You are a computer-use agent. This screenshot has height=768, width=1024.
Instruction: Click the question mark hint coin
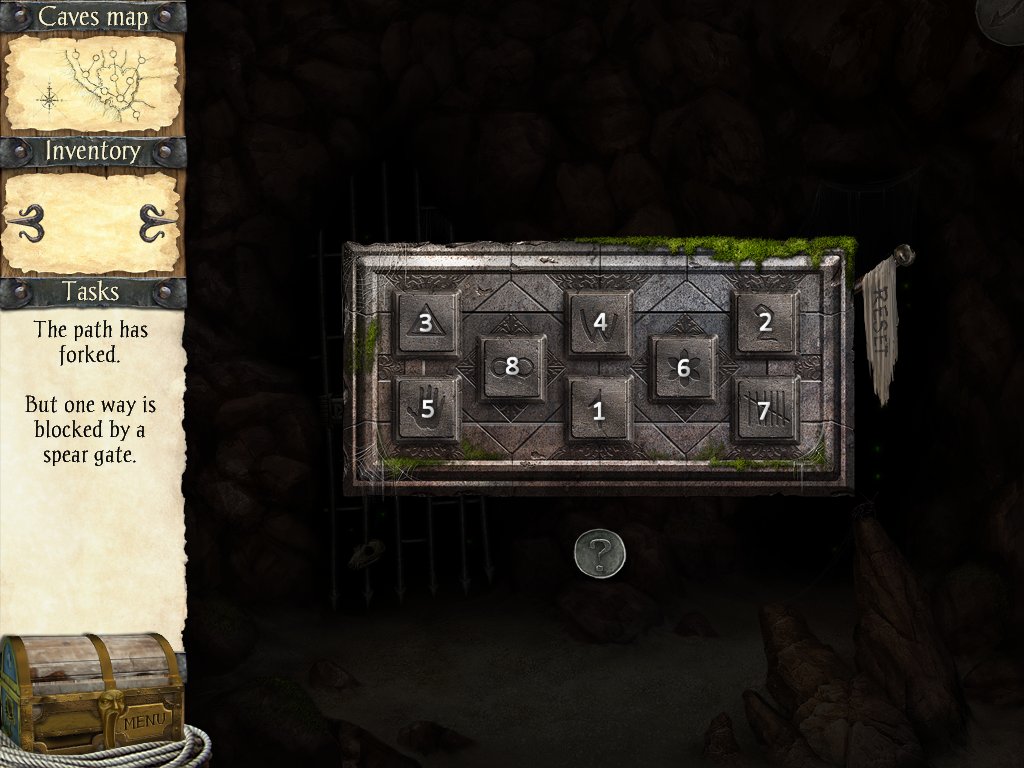click(599, 552)
